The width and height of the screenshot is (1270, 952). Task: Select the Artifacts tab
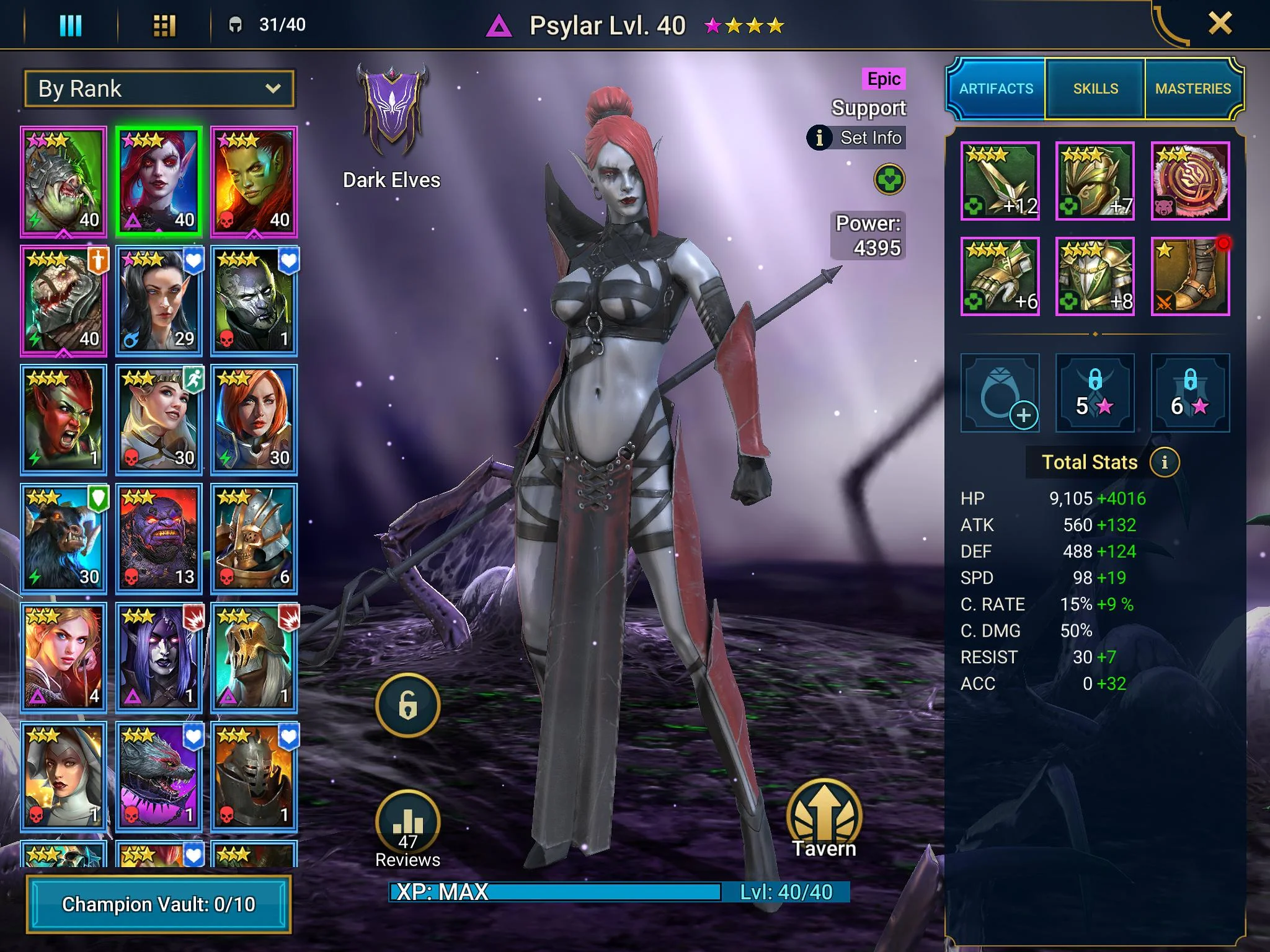[x=996, y=89]
